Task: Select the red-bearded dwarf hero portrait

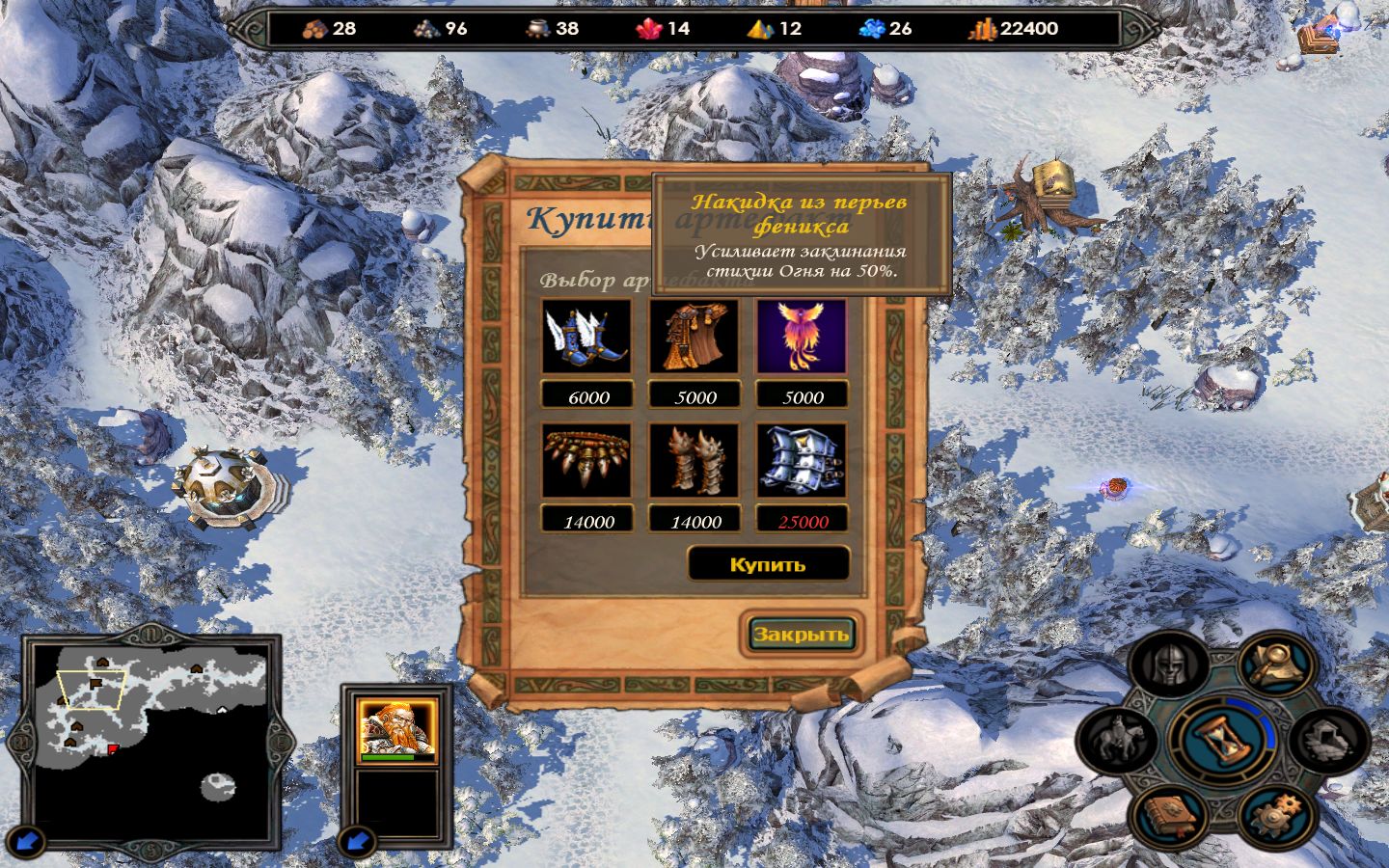Action: [x=396, y=728]
